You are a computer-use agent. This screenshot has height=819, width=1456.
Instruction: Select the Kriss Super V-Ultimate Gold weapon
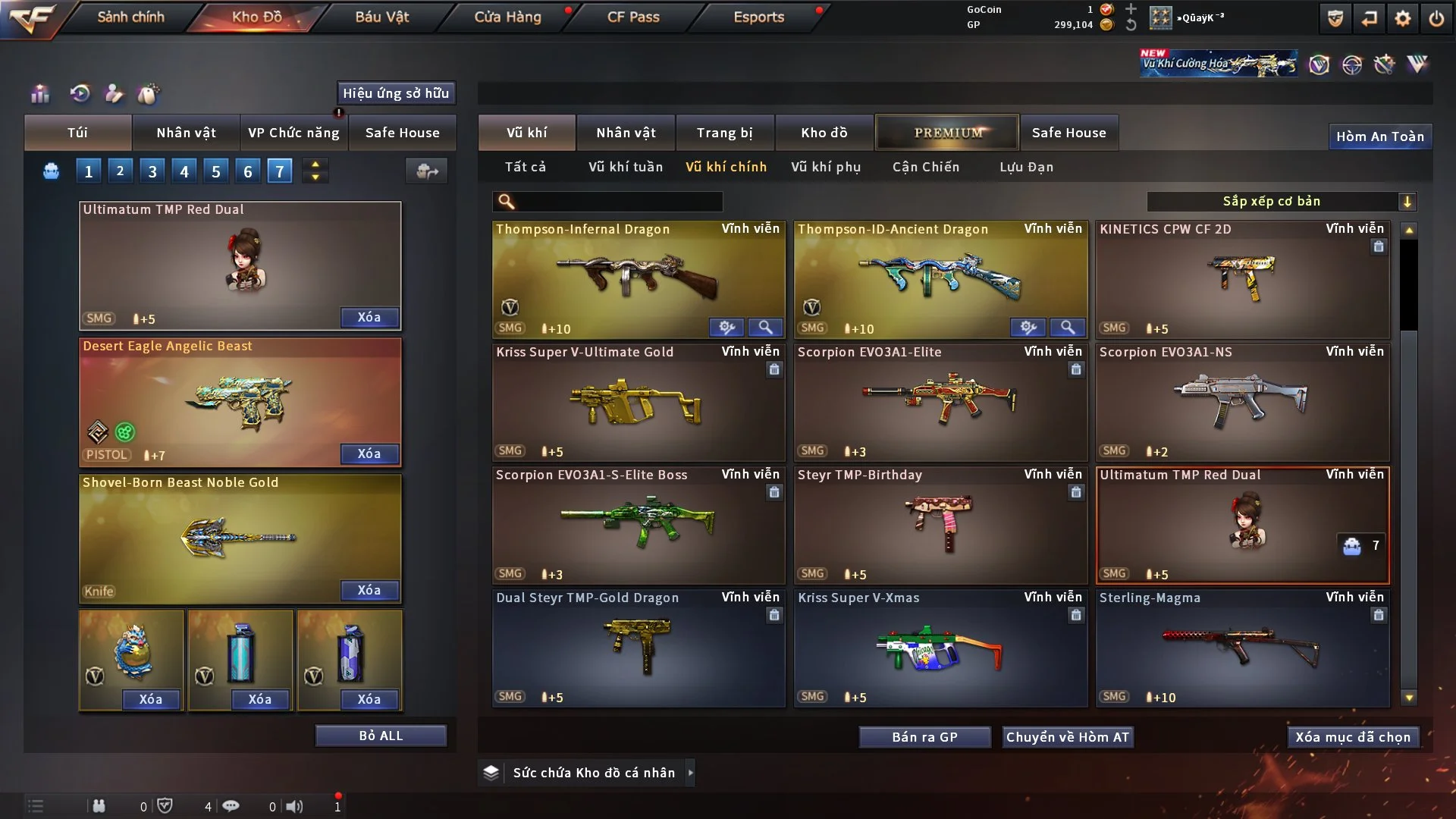[638, 403]
